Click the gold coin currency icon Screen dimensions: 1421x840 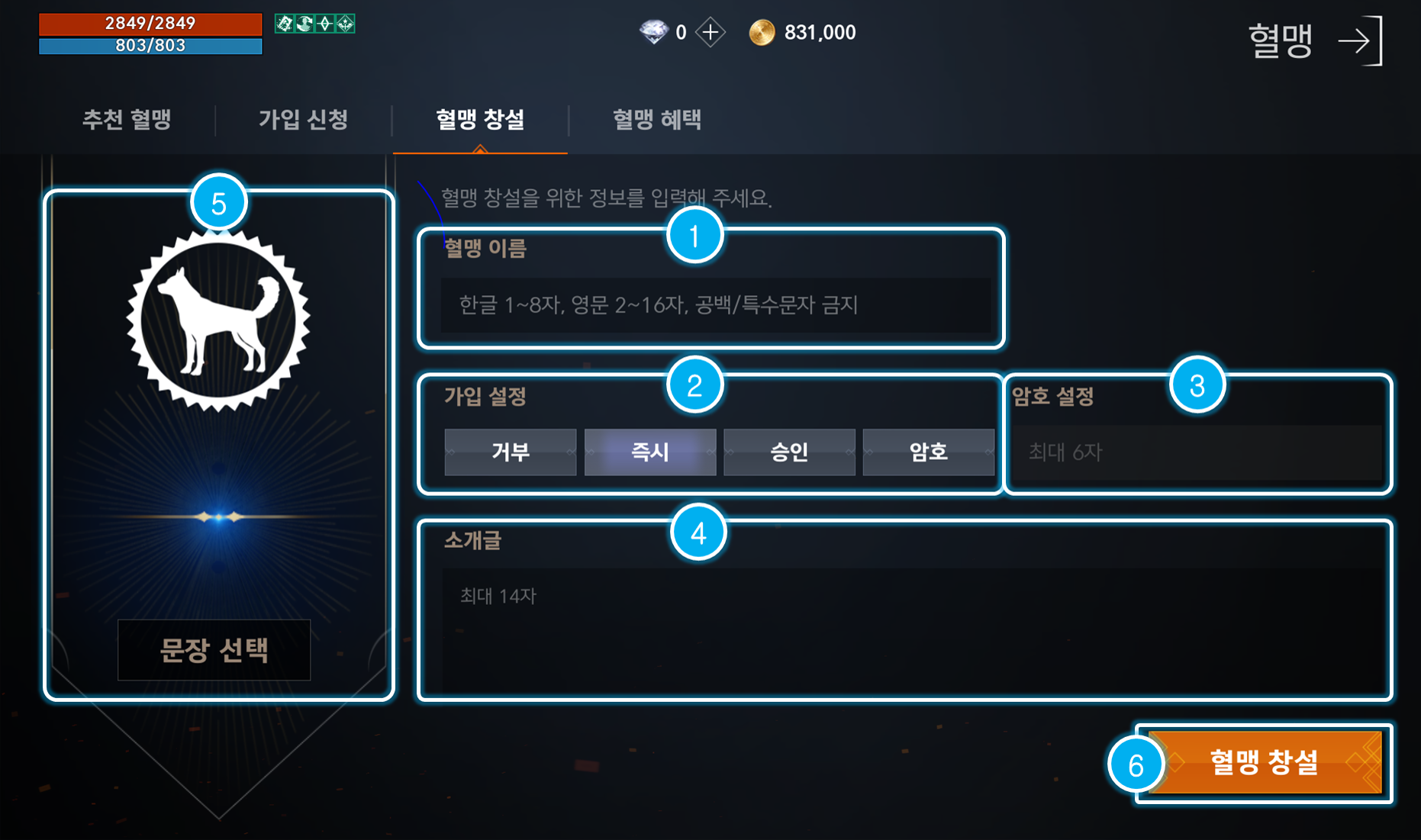click(762, 32)
